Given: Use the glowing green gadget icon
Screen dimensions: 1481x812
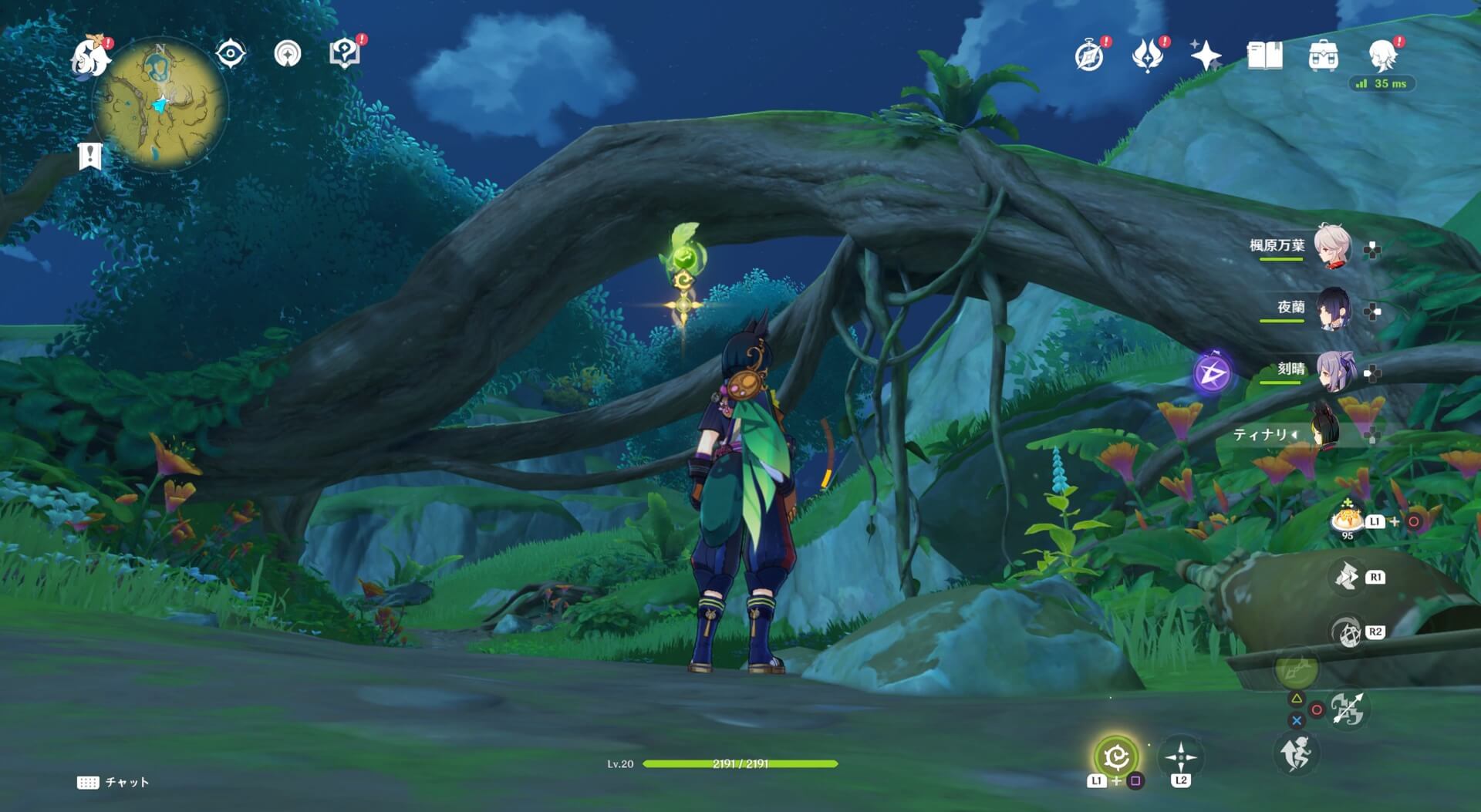Looking at the screenshot, I should (x=1115, y=756).
